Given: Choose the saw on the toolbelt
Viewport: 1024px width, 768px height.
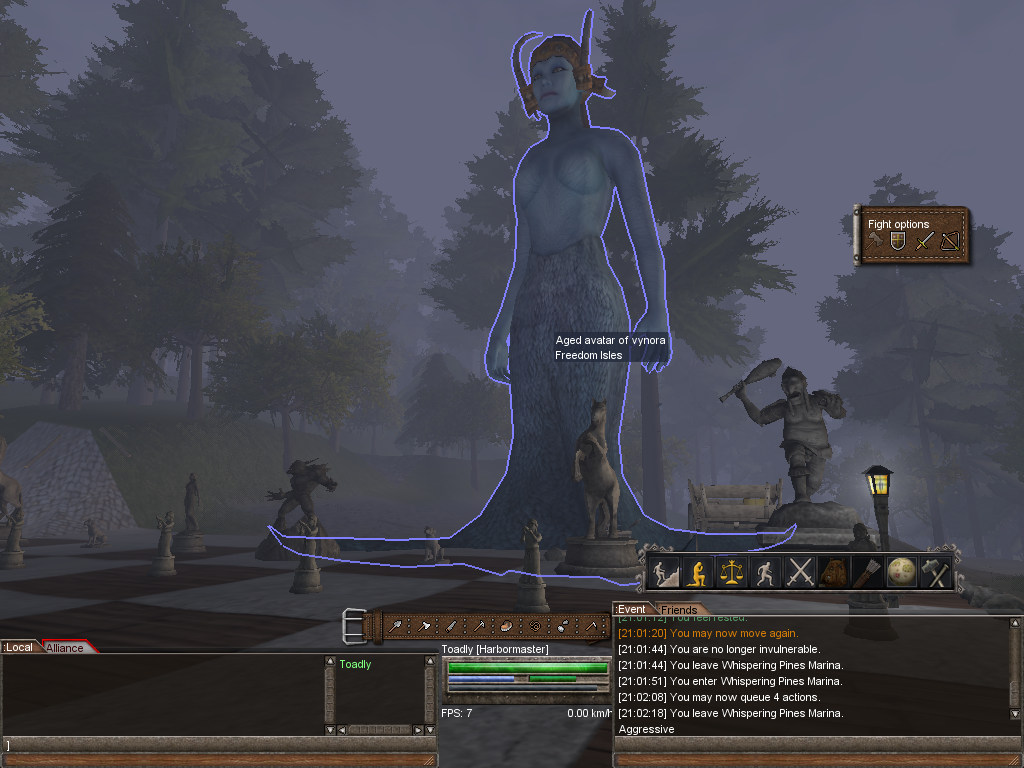Looking at the screenshot, I should [x=452, y=626].
